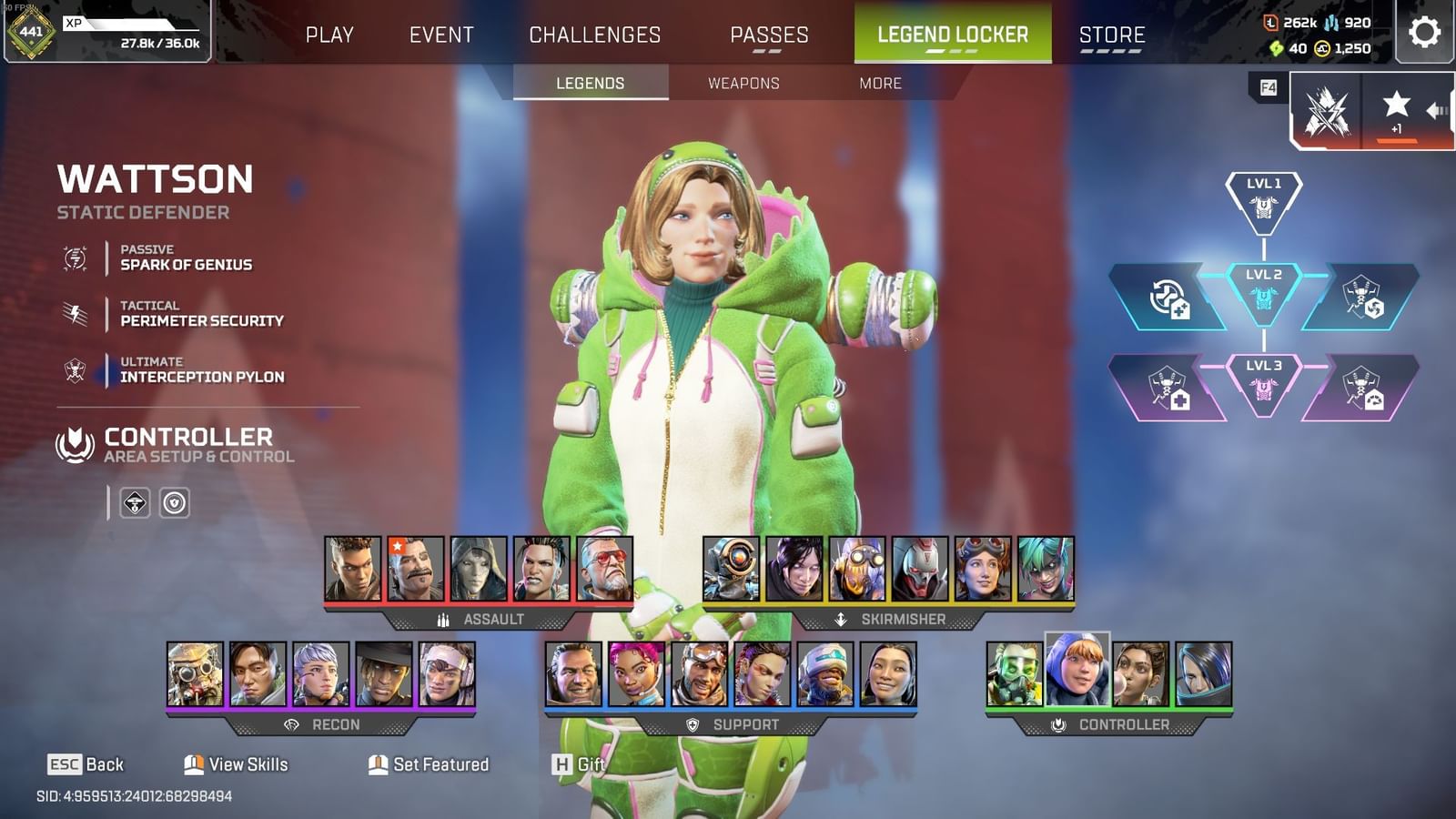
Task: Click the collapse arrow beside the starred banner
Action: 1438,109
